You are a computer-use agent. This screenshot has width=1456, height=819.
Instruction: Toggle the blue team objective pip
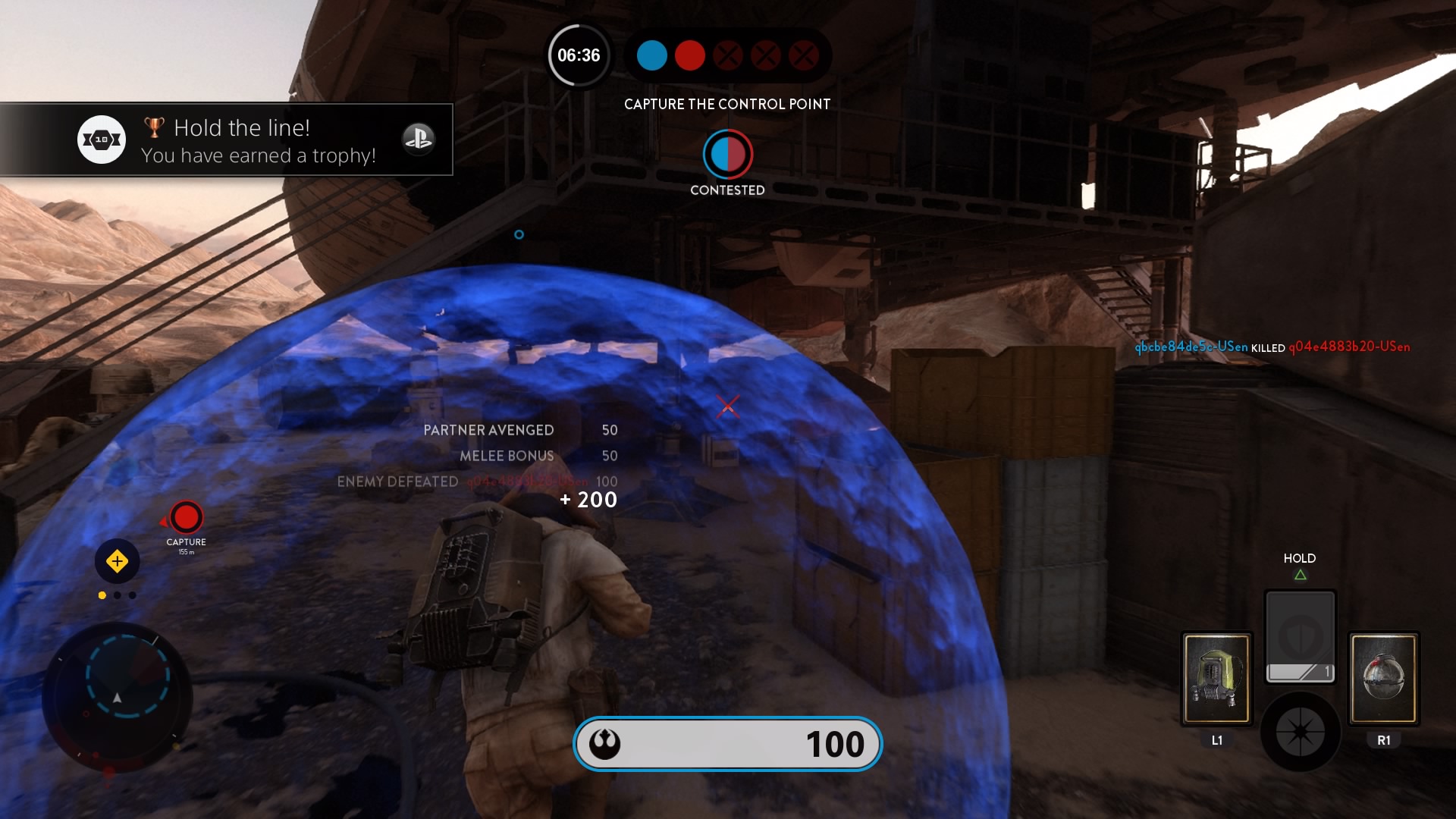(651, 55)
